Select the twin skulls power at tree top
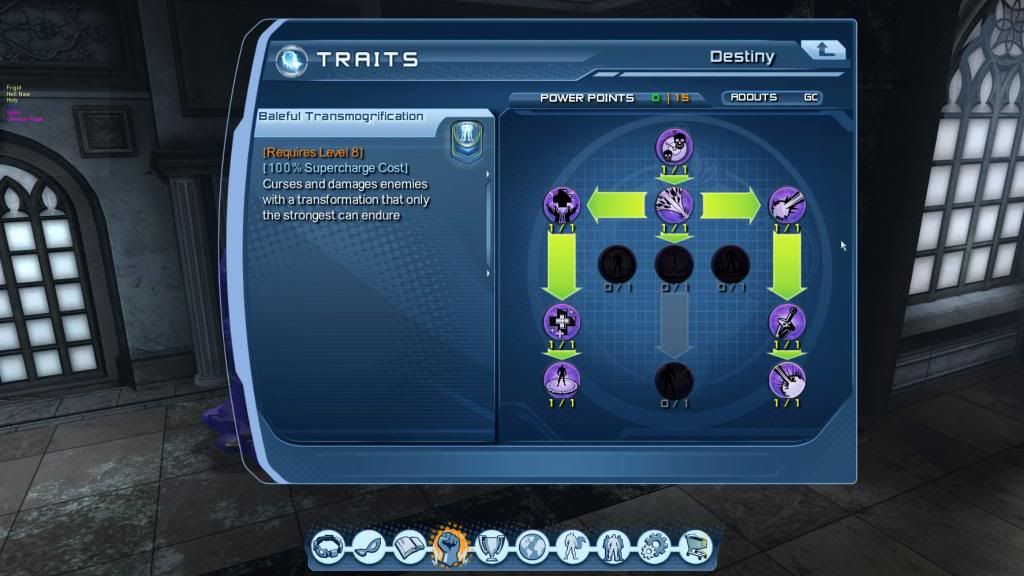Image resolution: width=1024 pixels, height=576 pixels. tap(674, 147)
